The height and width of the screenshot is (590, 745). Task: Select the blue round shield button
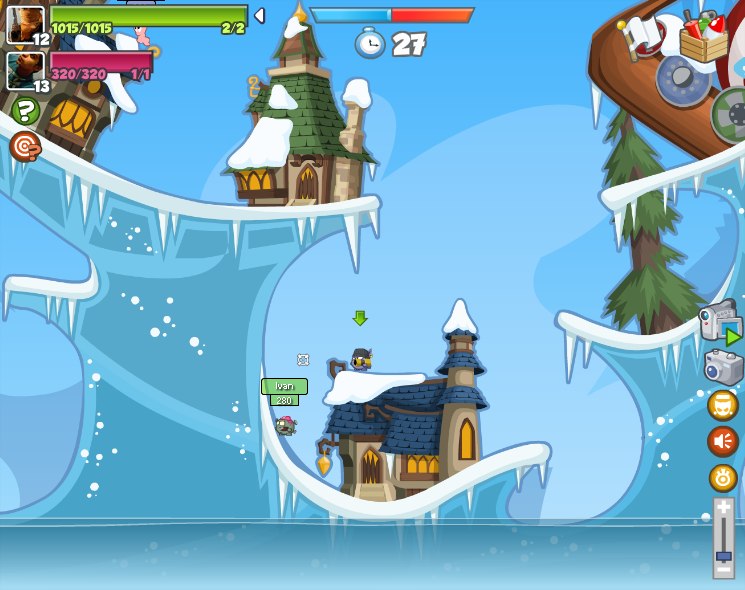(684, 78)
